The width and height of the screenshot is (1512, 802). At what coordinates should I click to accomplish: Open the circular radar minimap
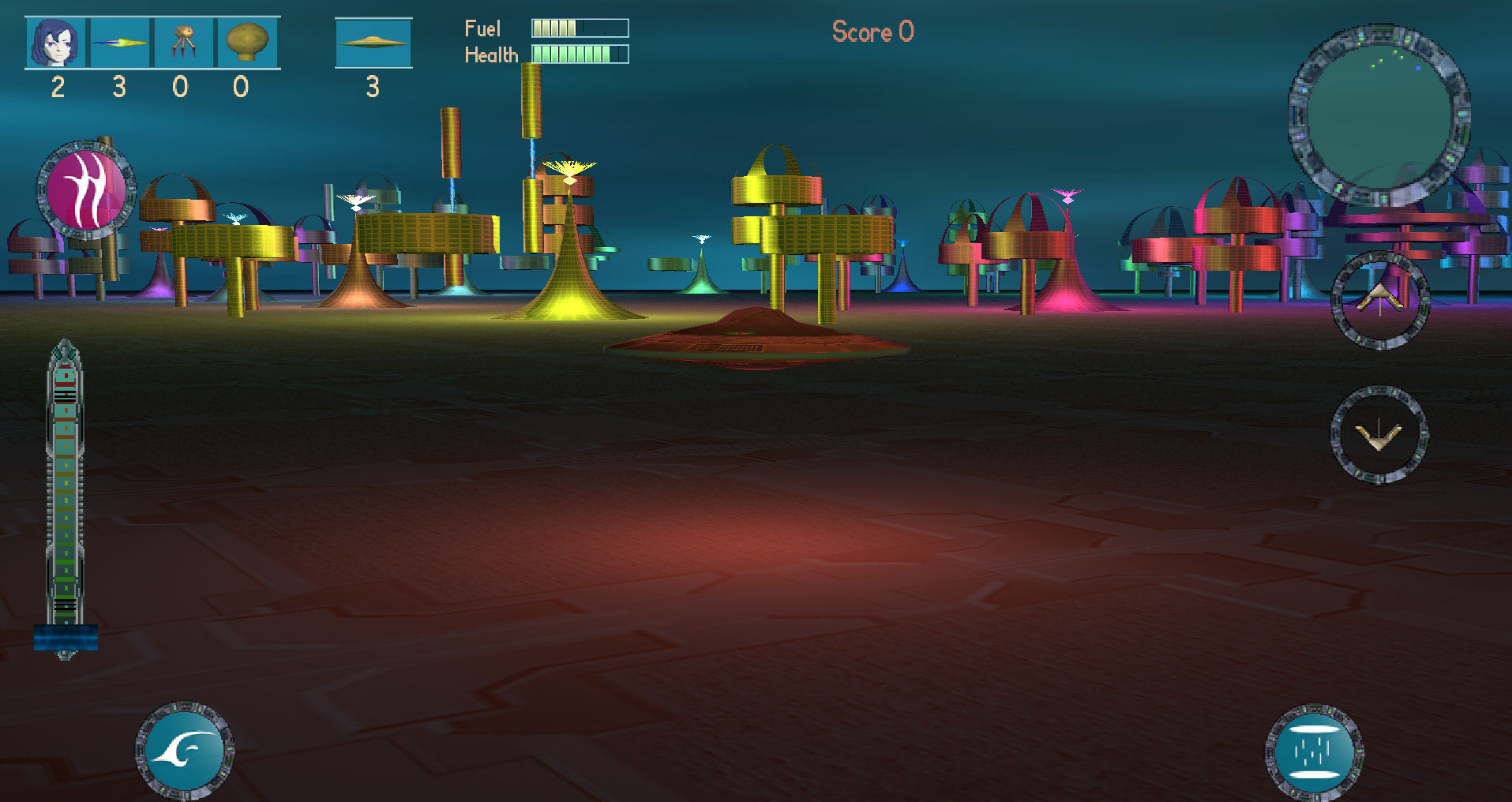coord(1379,116)
